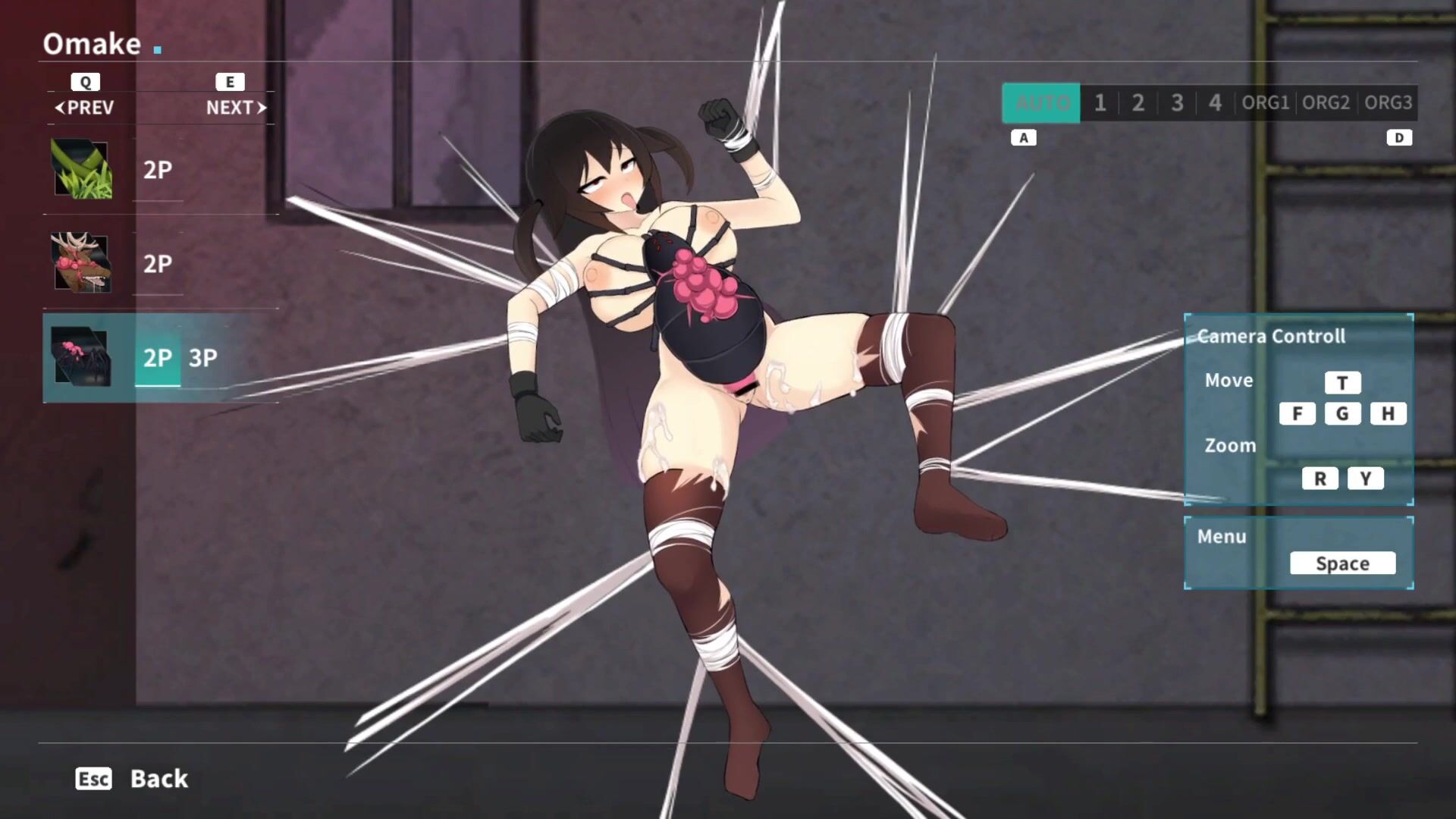Switch to animation stage 4
Screen dimensions: 1456x819
(1215, 103)
